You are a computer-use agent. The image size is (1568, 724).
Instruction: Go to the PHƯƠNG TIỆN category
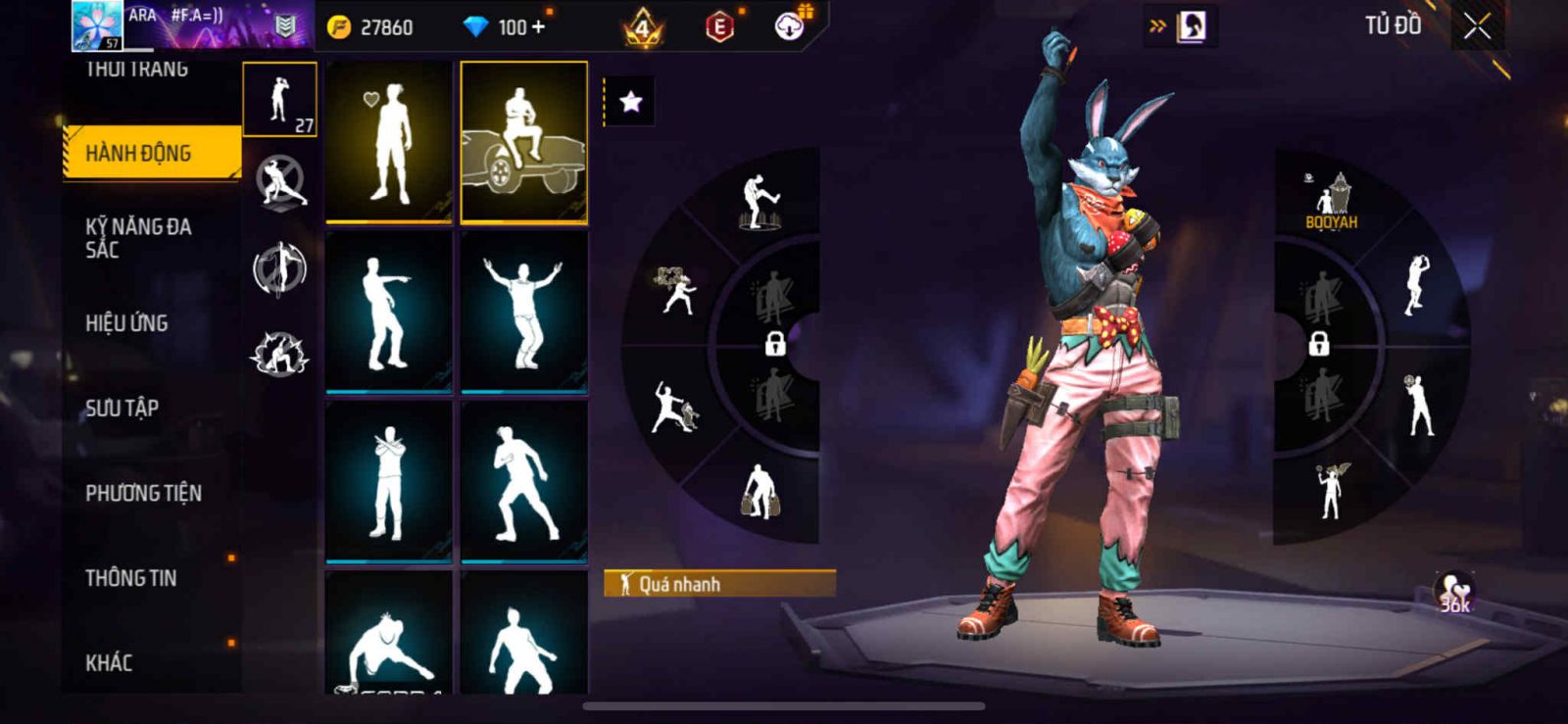[143, 493]
